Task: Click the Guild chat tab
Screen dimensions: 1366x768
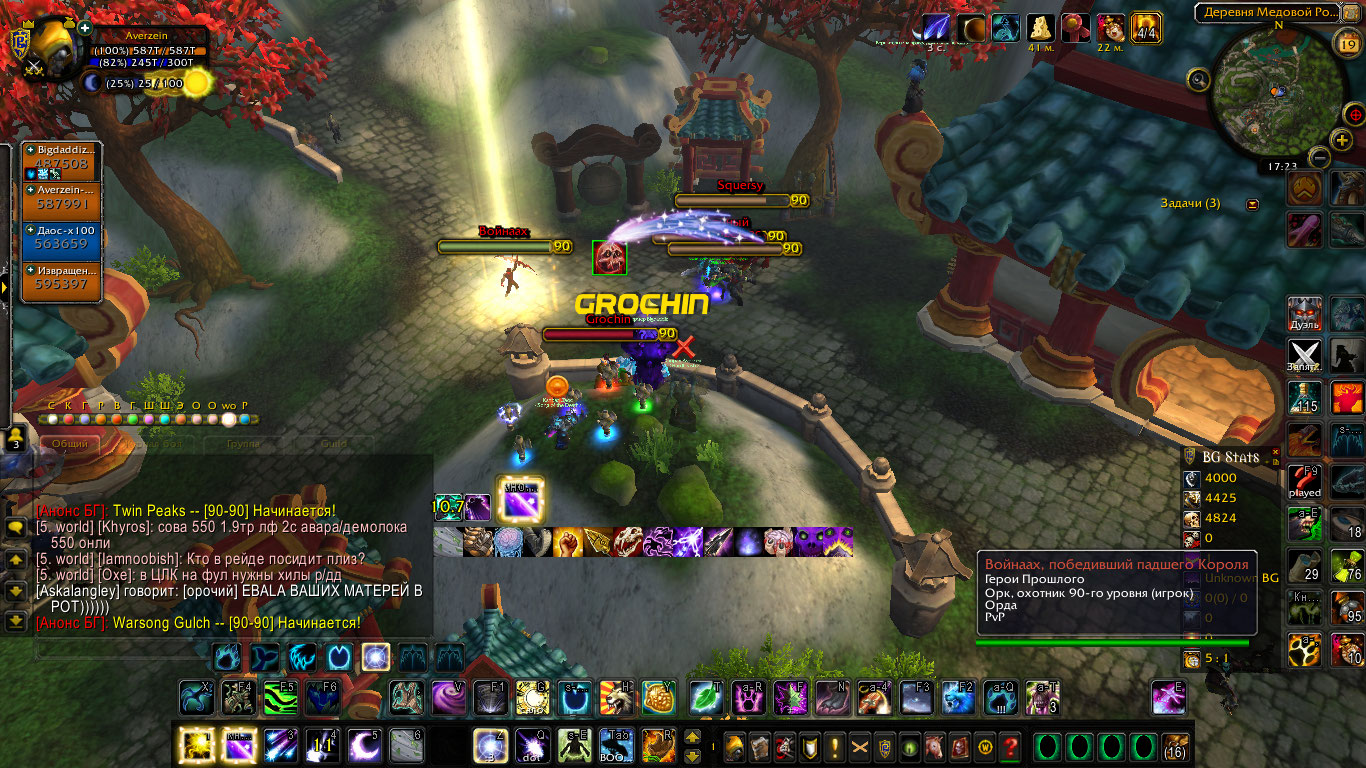Action: click(333, 443)
